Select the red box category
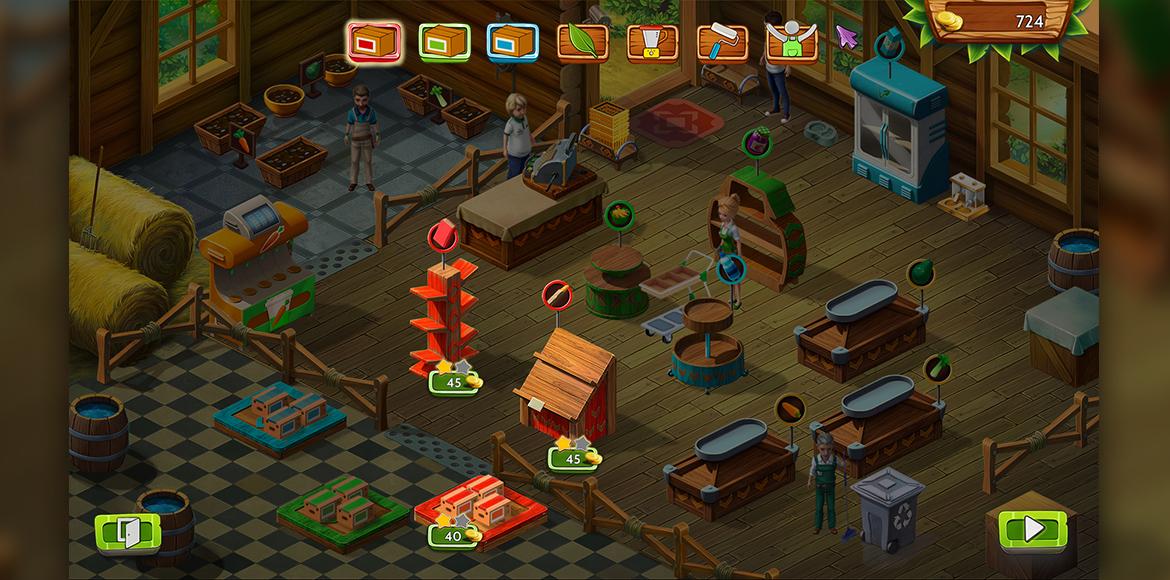This screenshot has height=580, width=1170. coord(373,41)
